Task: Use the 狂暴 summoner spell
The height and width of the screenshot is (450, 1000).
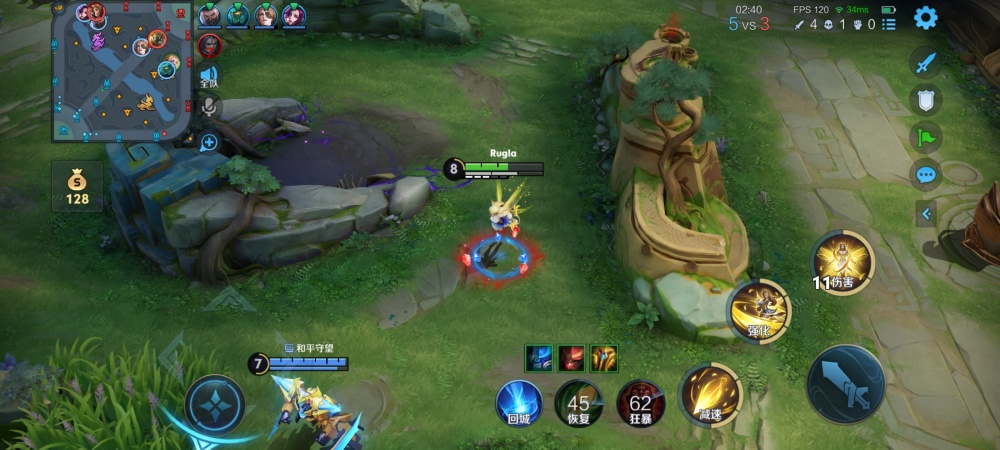Action: (x=640, y=403)
